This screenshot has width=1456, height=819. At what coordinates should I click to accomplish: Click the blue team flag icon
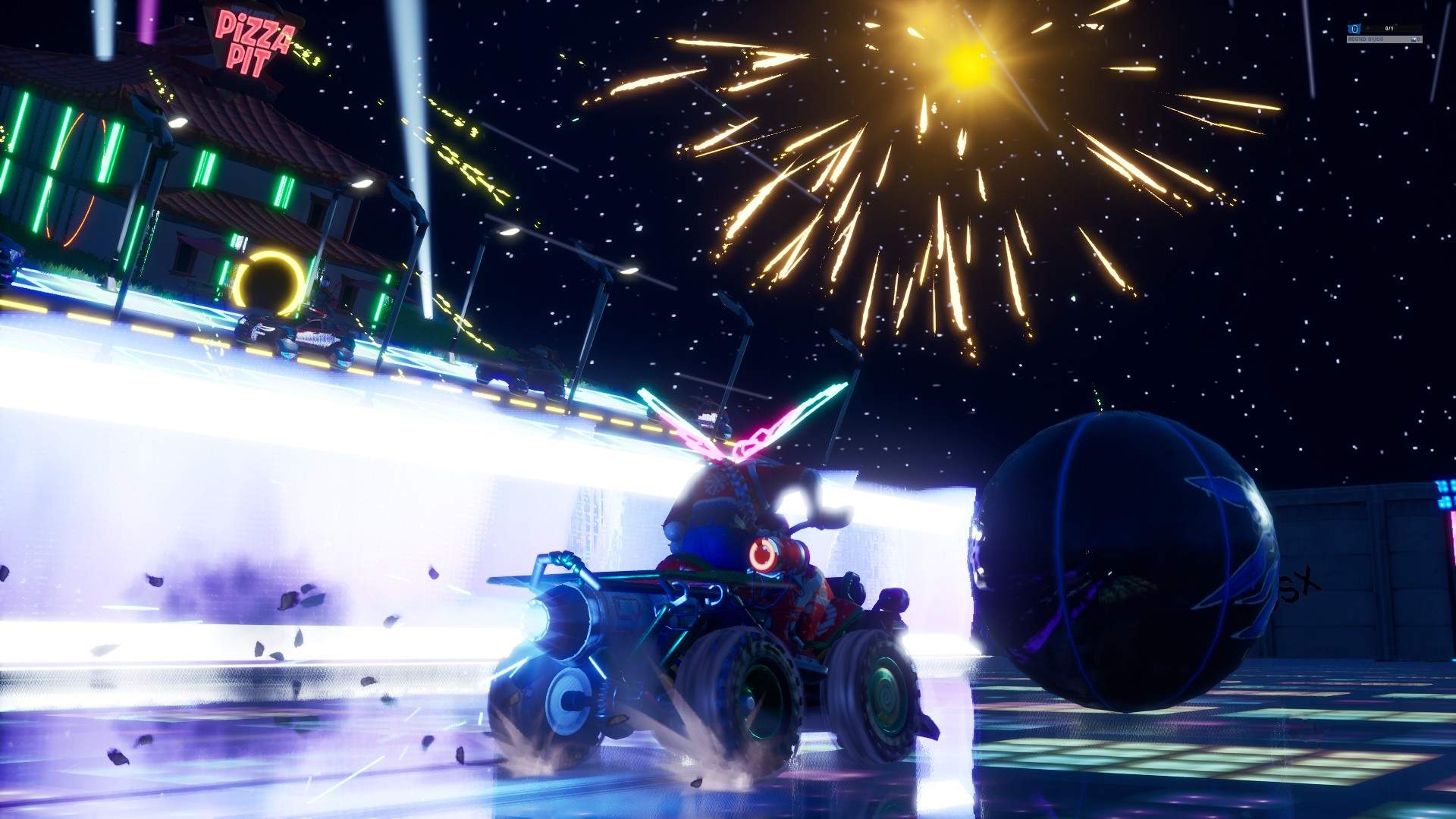(x=1354, y=29)
